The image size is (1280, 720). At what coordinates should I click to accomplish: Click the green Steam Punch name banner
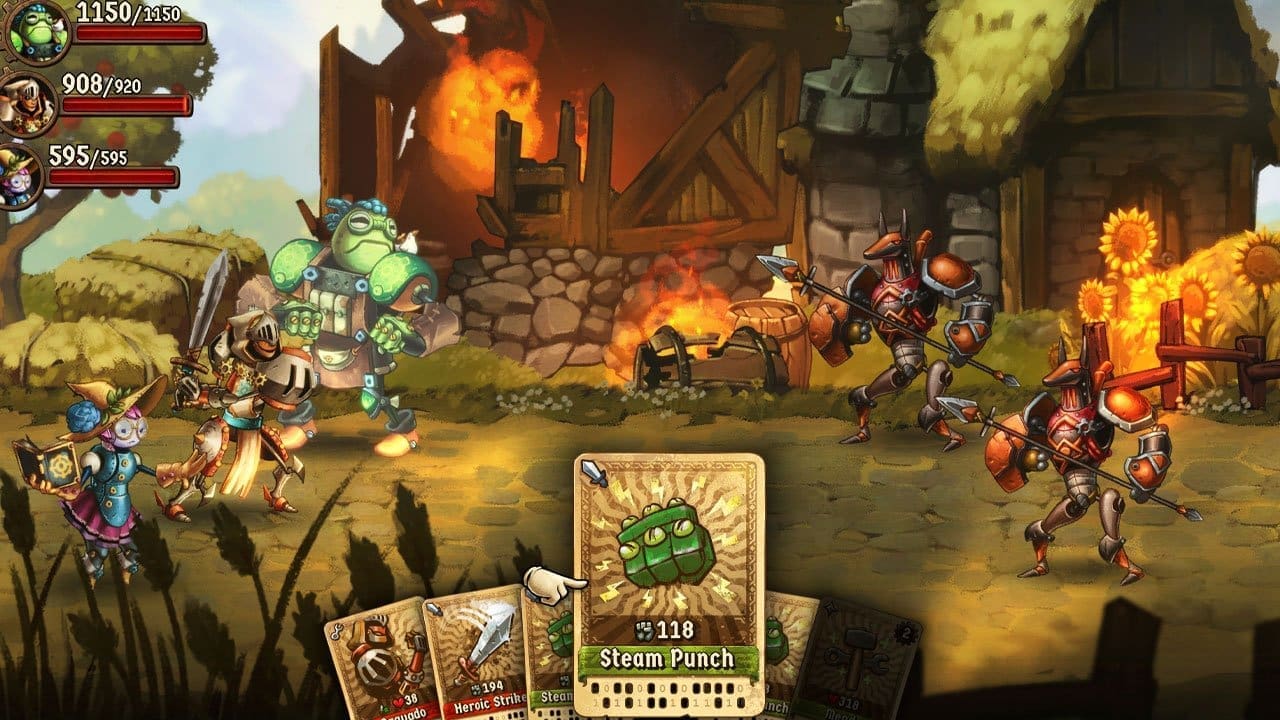(668, 656)
